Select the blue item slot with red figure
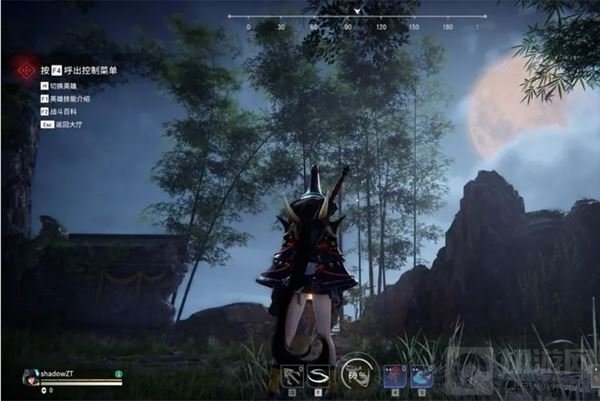Image resolution: width=600 pixels, height=401 pixels. 394,374
